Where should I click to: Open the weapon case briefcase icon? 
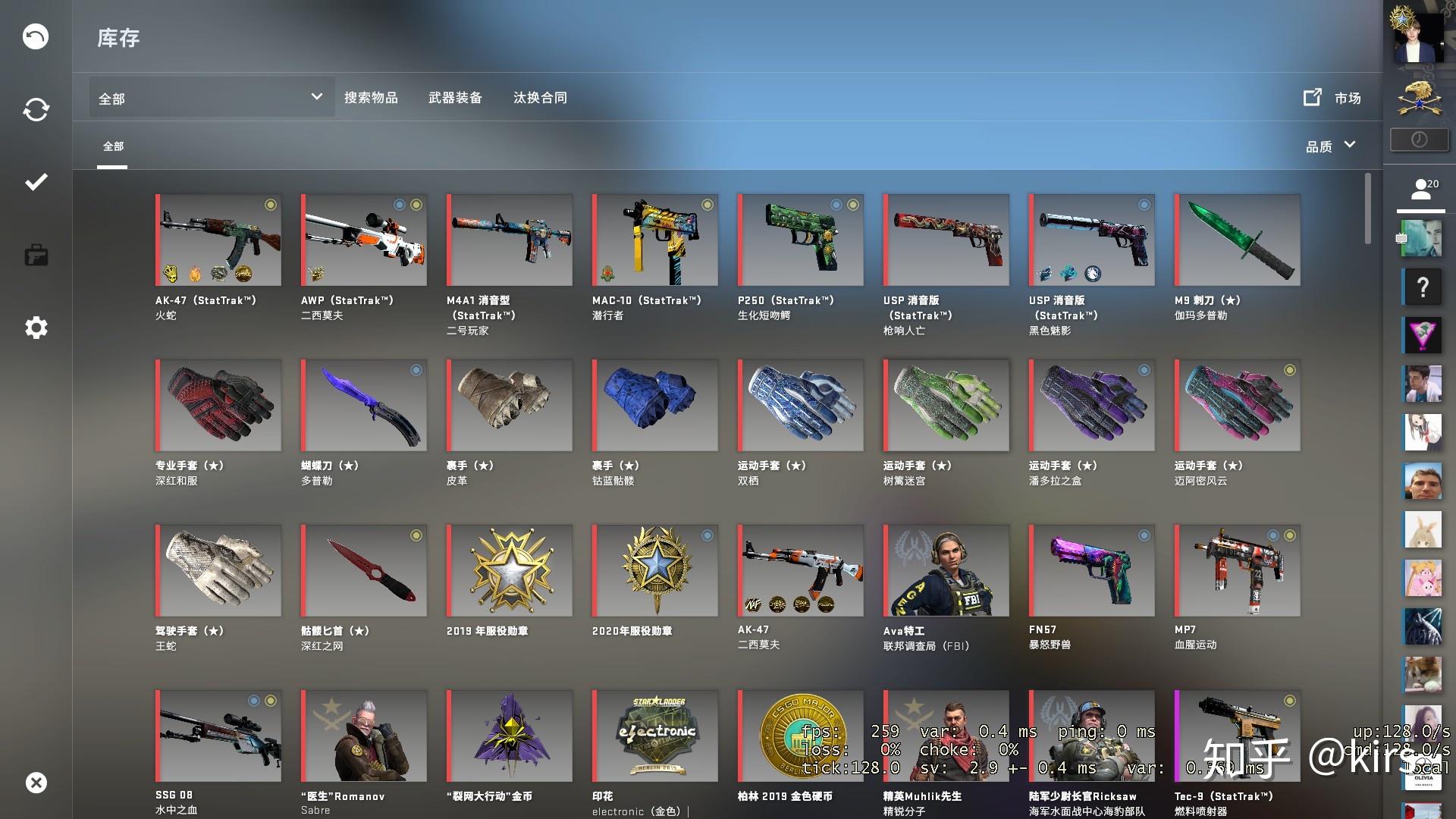(x=35, y=255)
